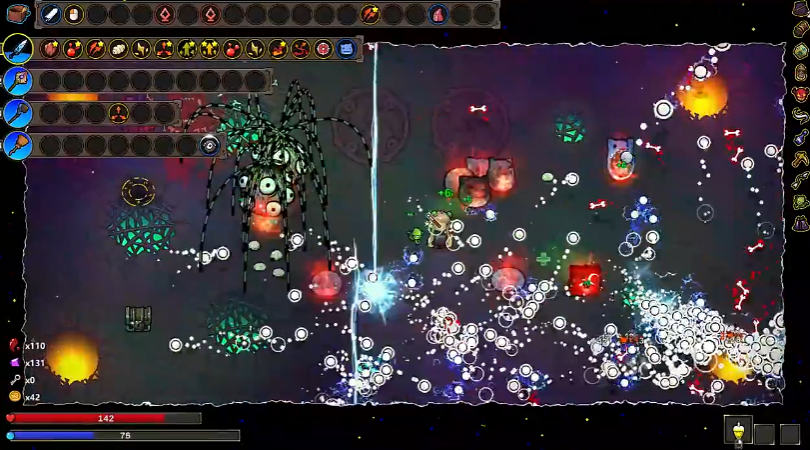810x450 pixels.
Task: Select the red target bullseye spell slot
Action: [x=323, y=48]
